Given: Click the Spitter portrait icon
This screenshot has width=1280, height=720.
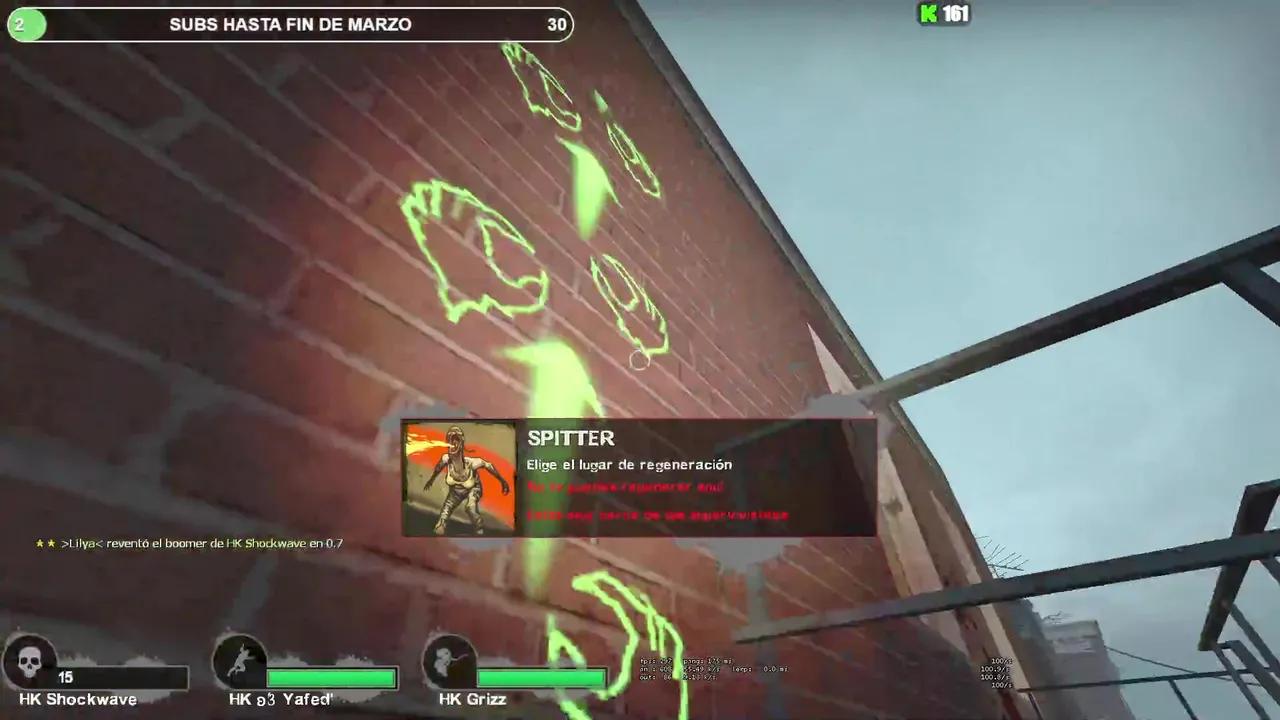Looking at the screenshot, I should point(459,478).
